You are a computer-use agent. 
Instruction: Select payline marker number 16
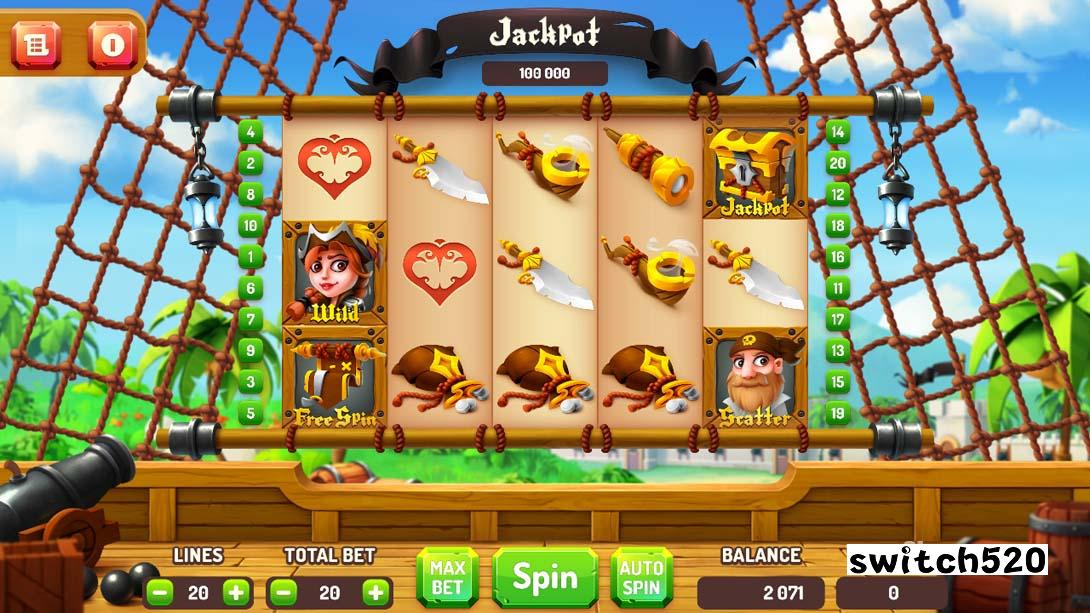pos(837,257)
